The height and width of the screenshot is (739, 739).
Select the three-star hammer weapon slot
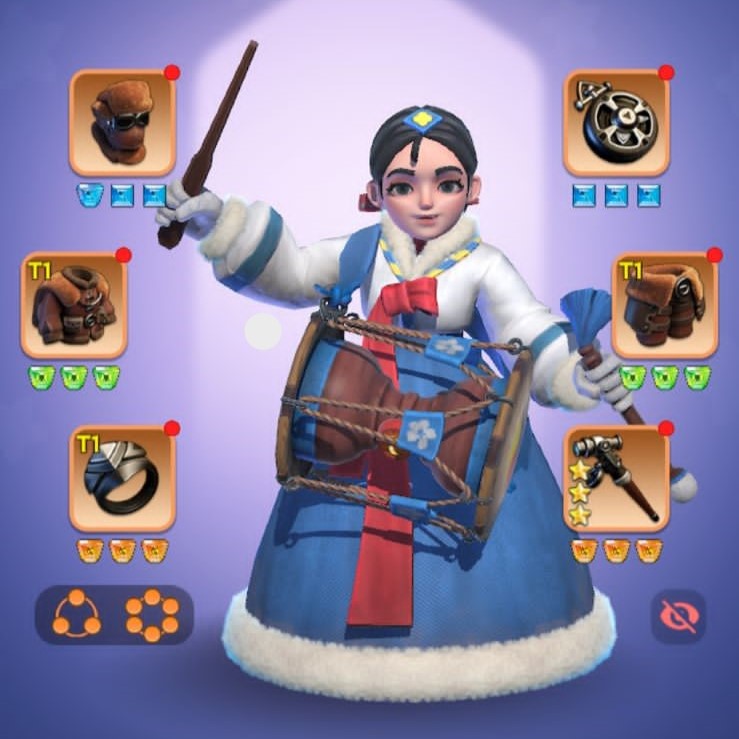(616, 478)
